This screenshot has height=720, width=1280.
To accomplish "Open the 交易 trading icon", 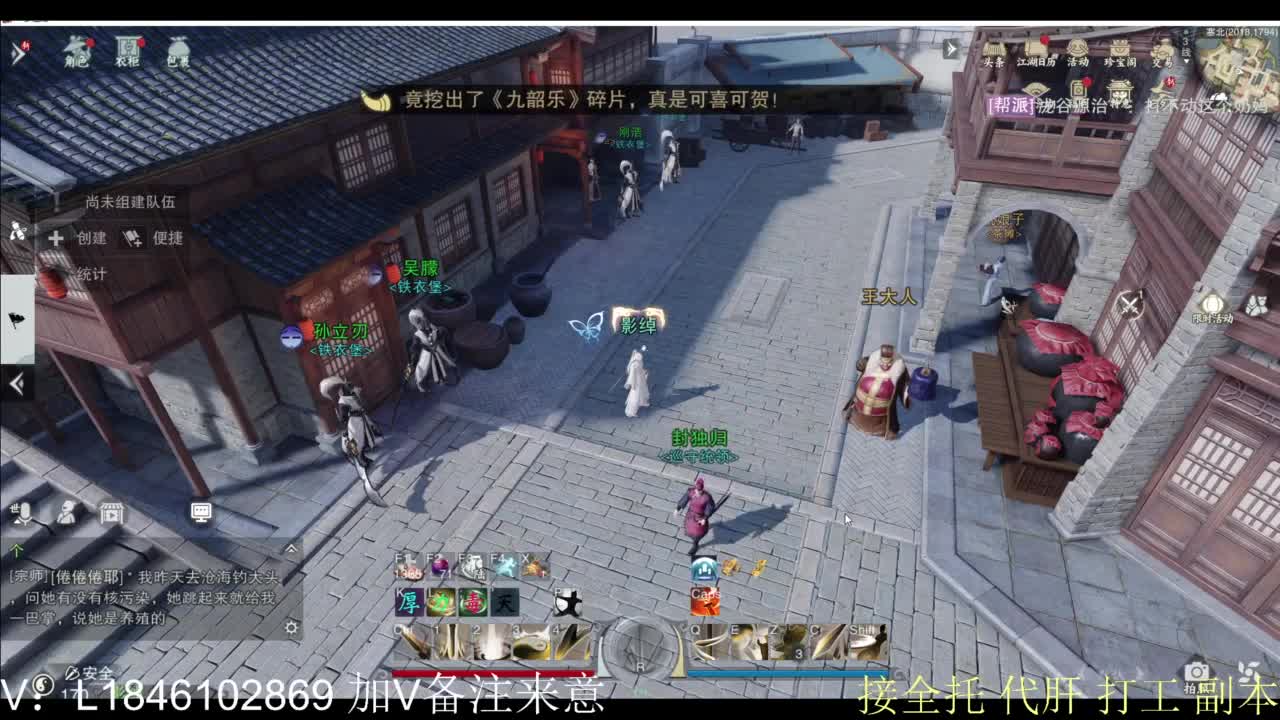I will [x=1164, y=55].
